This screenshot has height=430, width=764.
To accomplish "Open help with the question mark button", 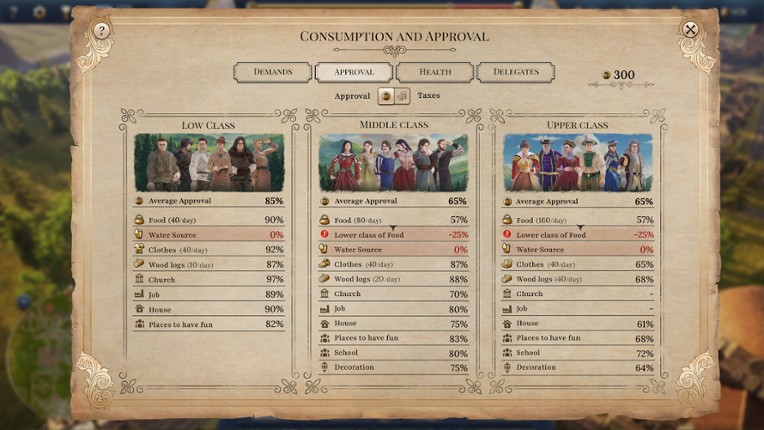I will click(101, 31).
